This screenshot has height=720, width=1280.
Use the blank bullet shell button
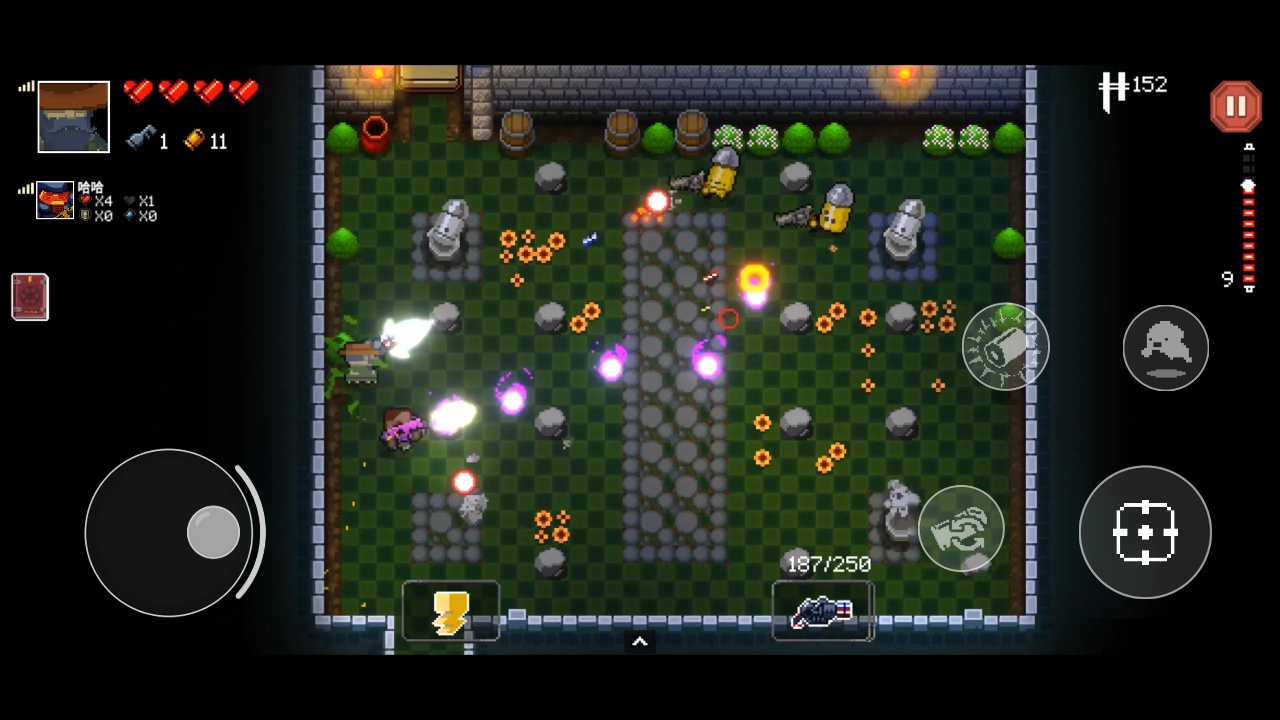coord(1005,347)
